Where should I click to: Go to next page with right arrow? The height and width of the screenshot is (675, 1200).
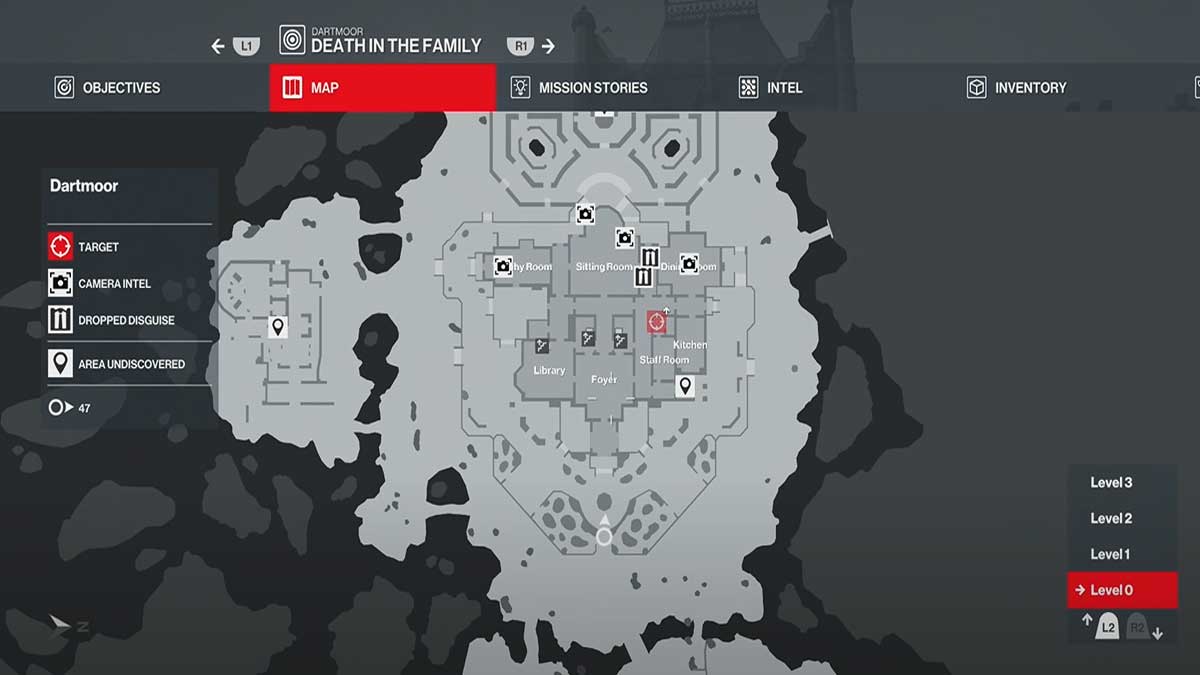pos(548,46)
